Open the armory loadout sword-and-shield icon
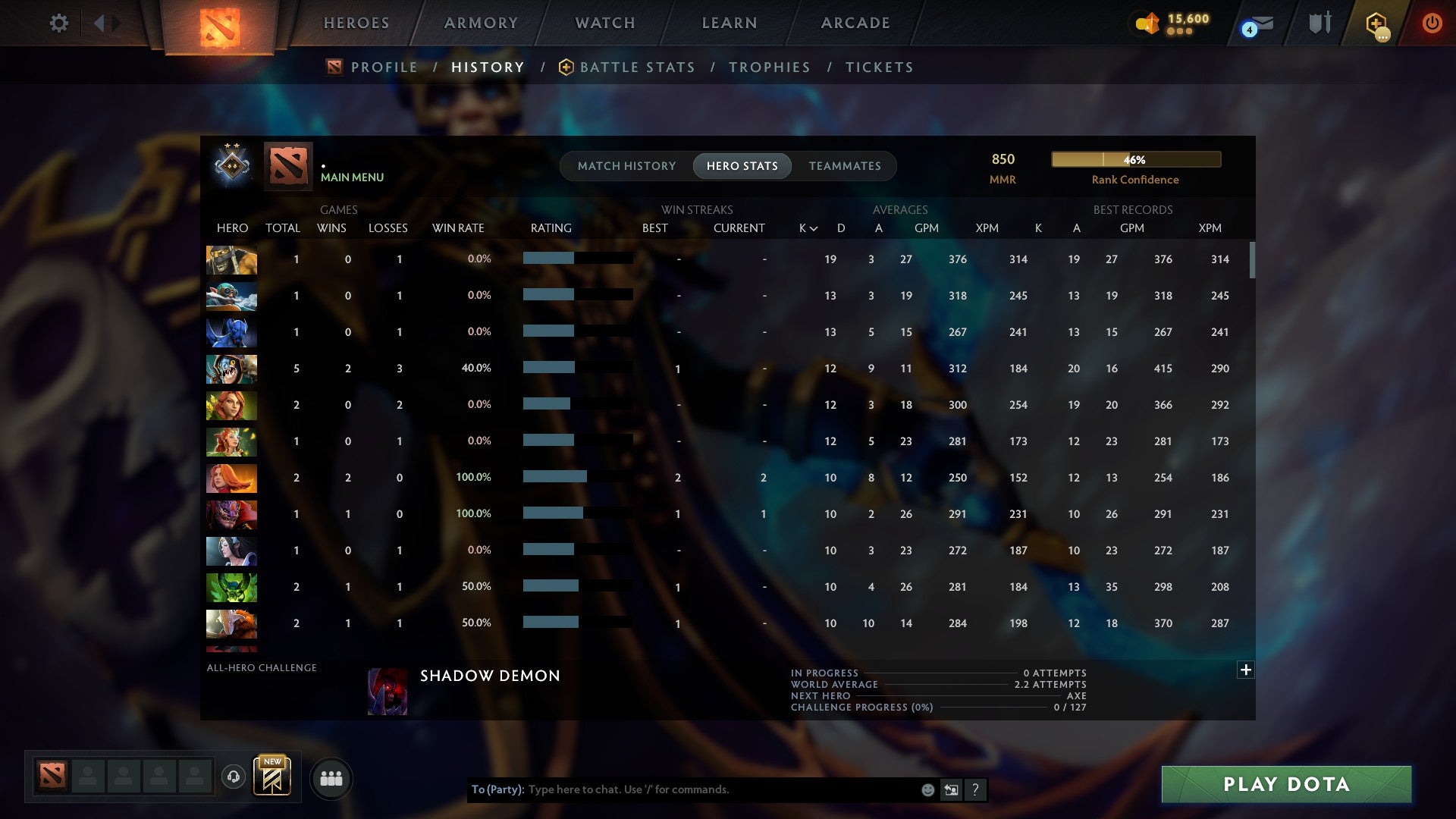The image size is (1456, 819). click(1319, 23)
